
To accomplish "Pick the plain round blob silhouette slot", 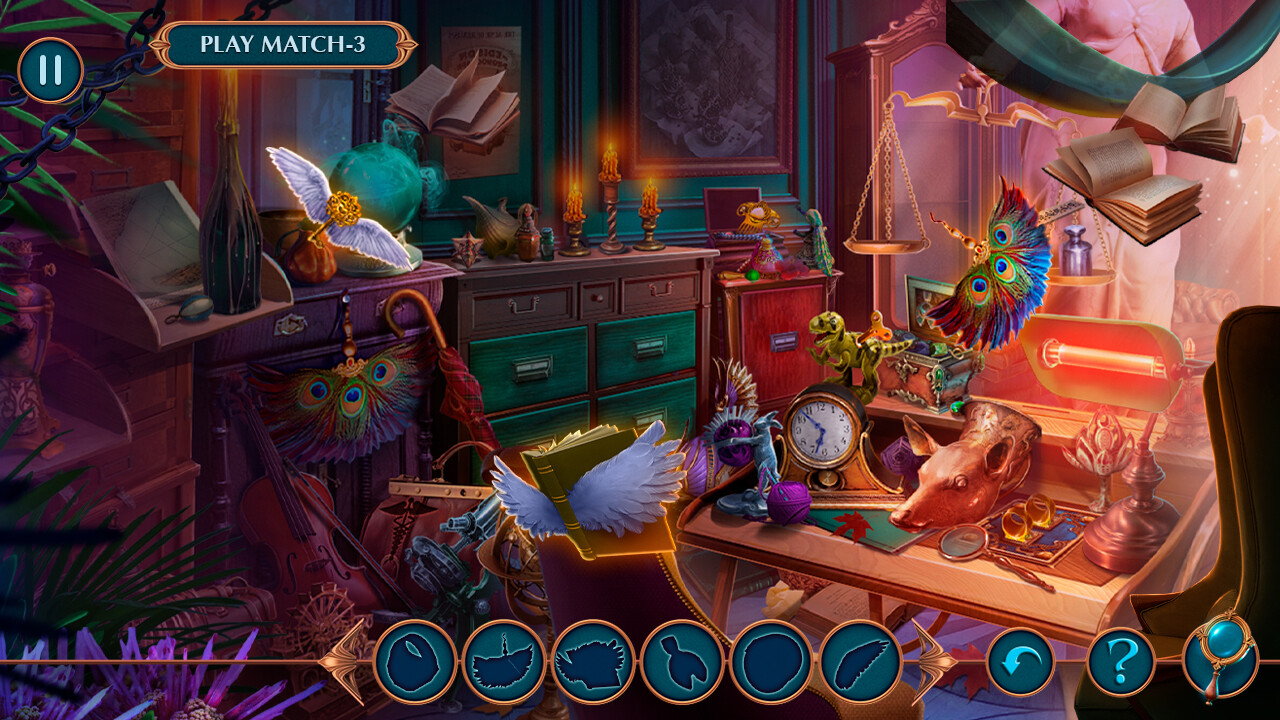I will (x=771, y=661).
